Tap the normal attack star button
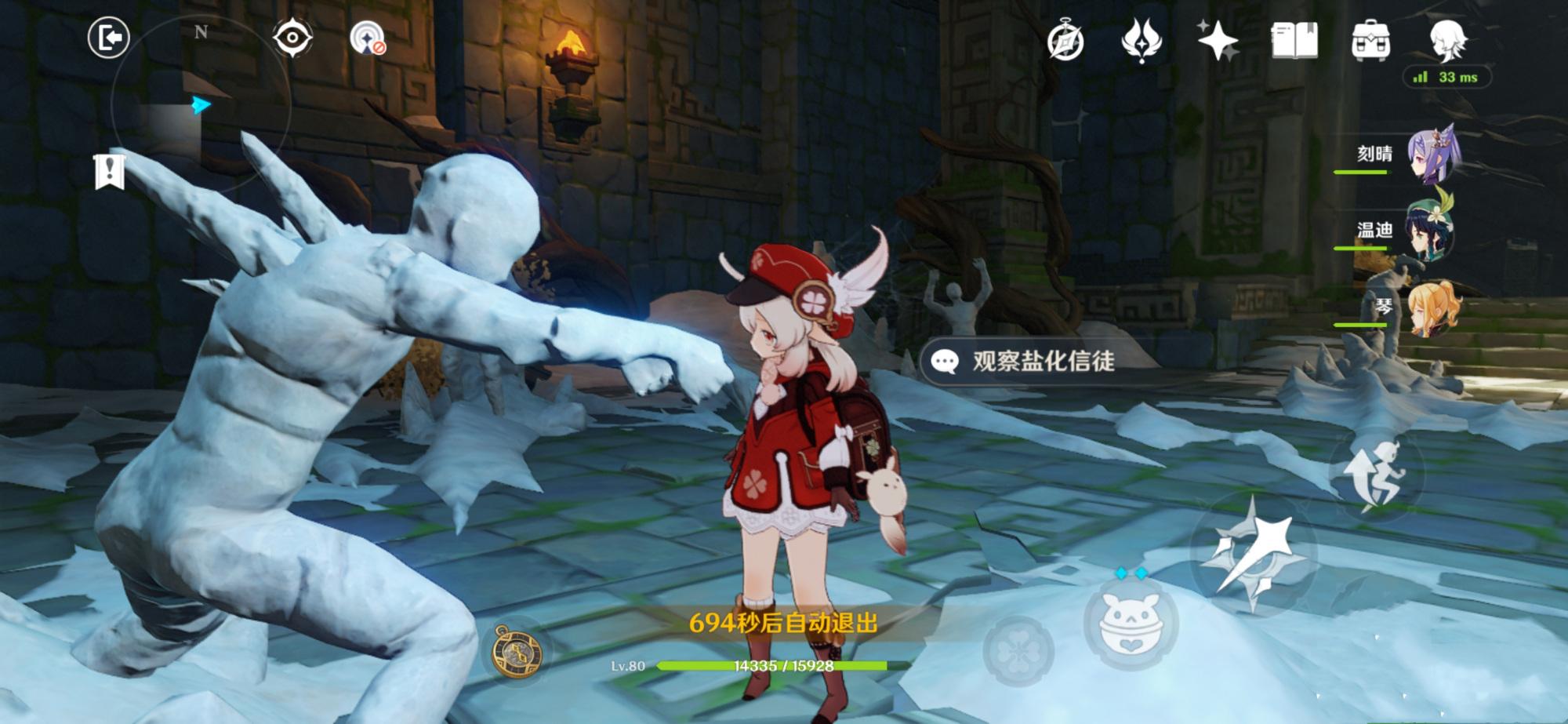This screenshot has height=724, width=1568. coord(1253,554)
